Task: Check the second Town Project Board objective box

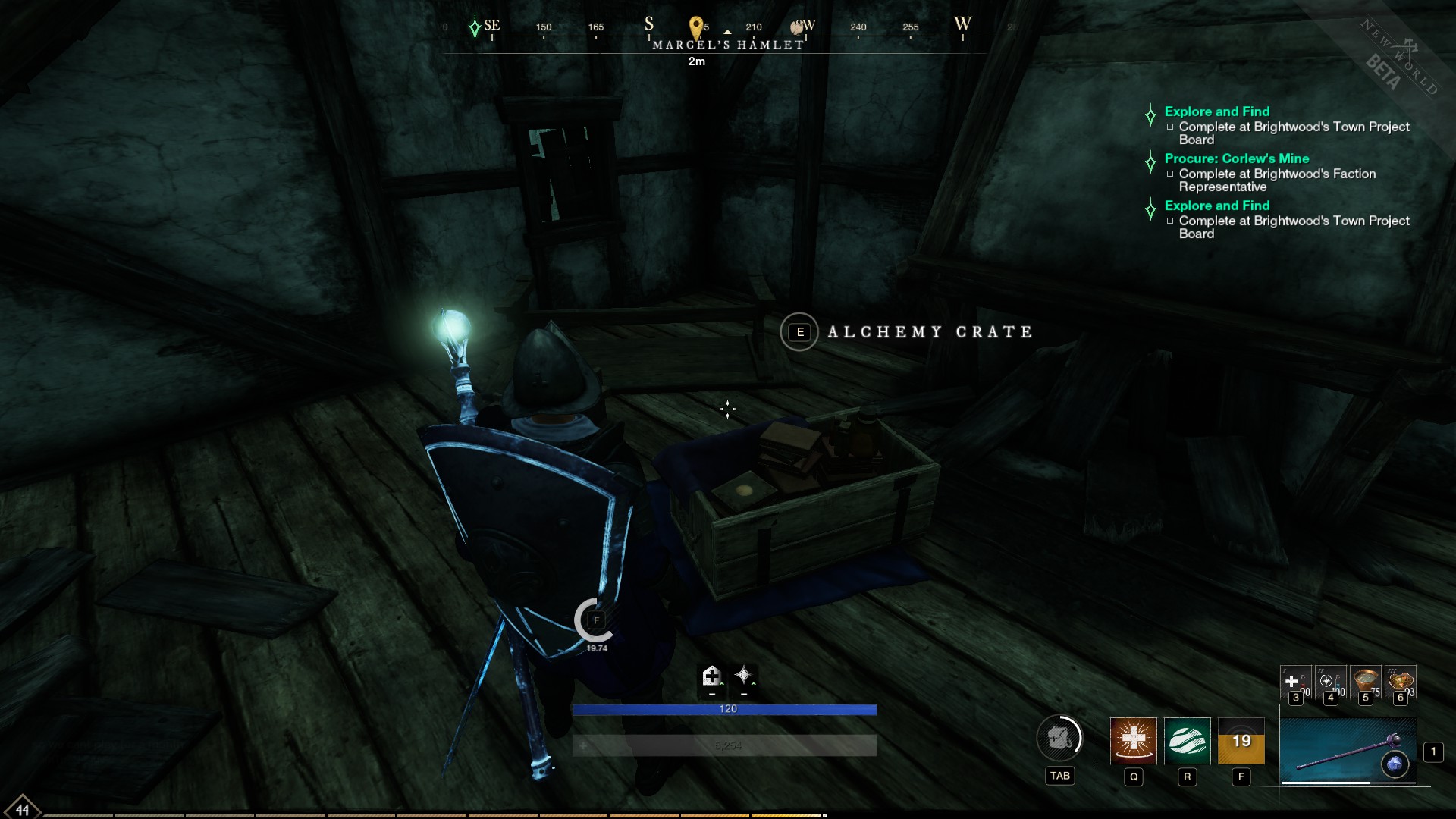Action: [x=1170, y=221]
